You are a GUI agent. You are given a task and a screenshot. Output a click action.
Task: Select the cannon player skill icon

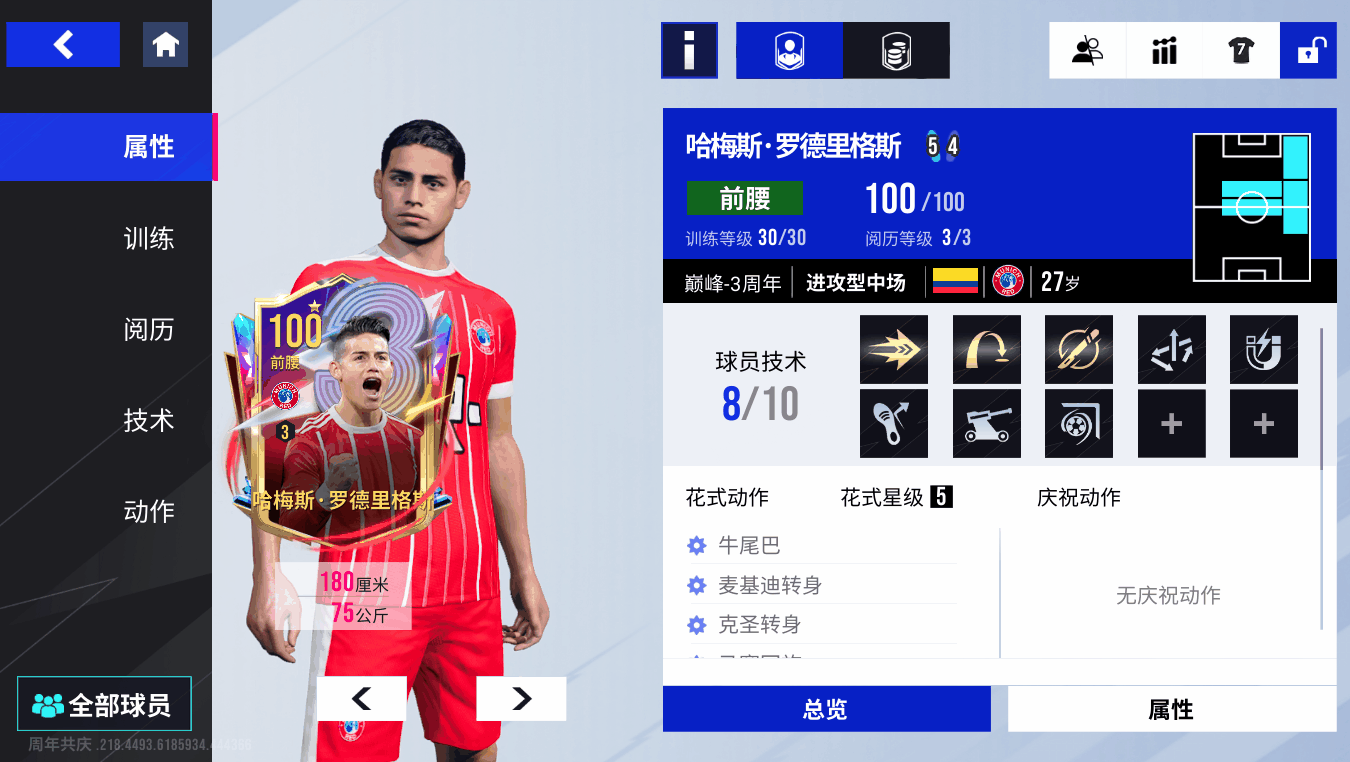click(986, 424)
